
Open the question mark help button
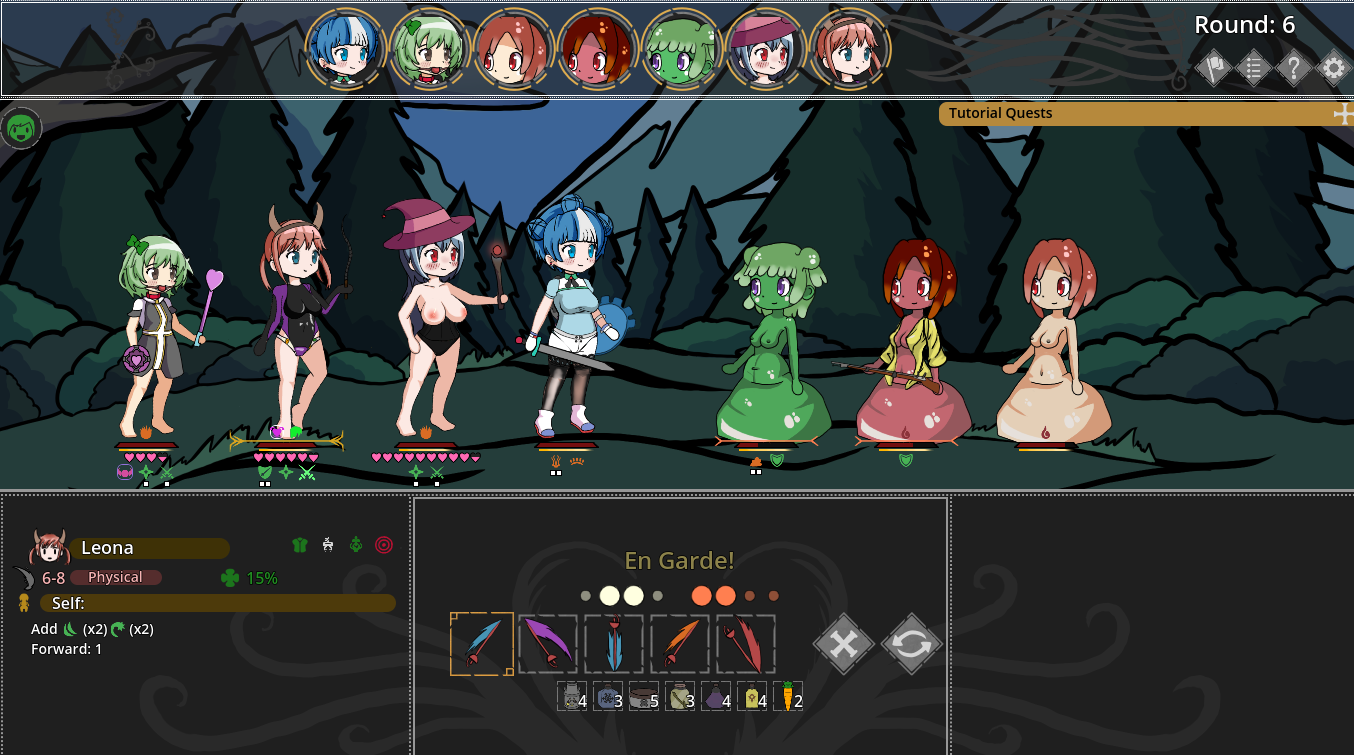[1293, 69]
